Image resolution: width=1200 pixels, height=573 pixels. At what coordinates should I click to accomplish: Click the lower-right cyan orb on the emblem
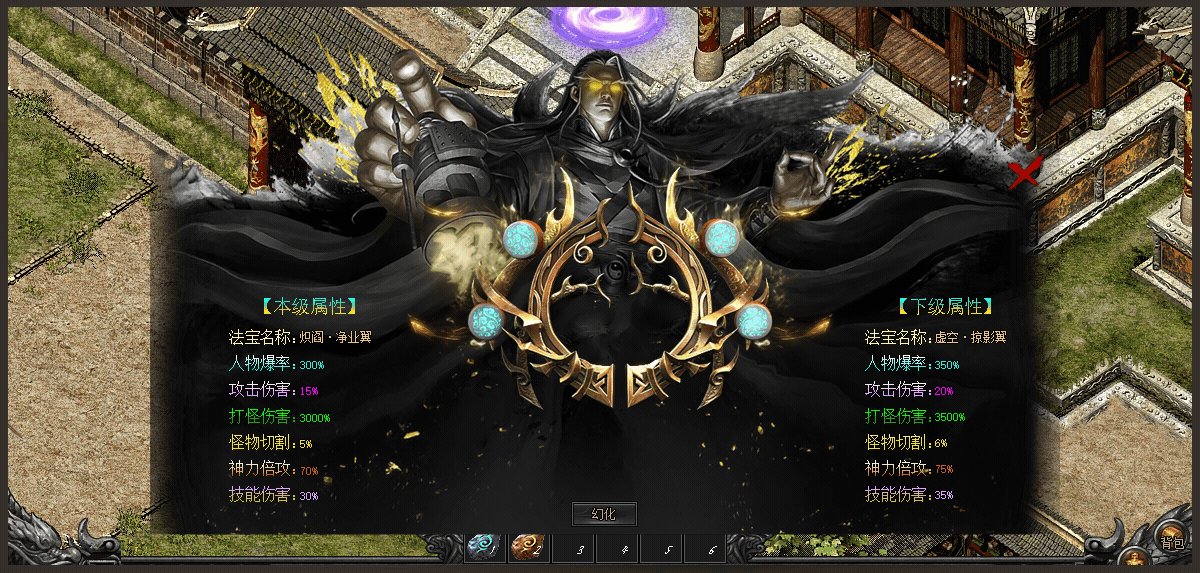(x=754, y=321)
